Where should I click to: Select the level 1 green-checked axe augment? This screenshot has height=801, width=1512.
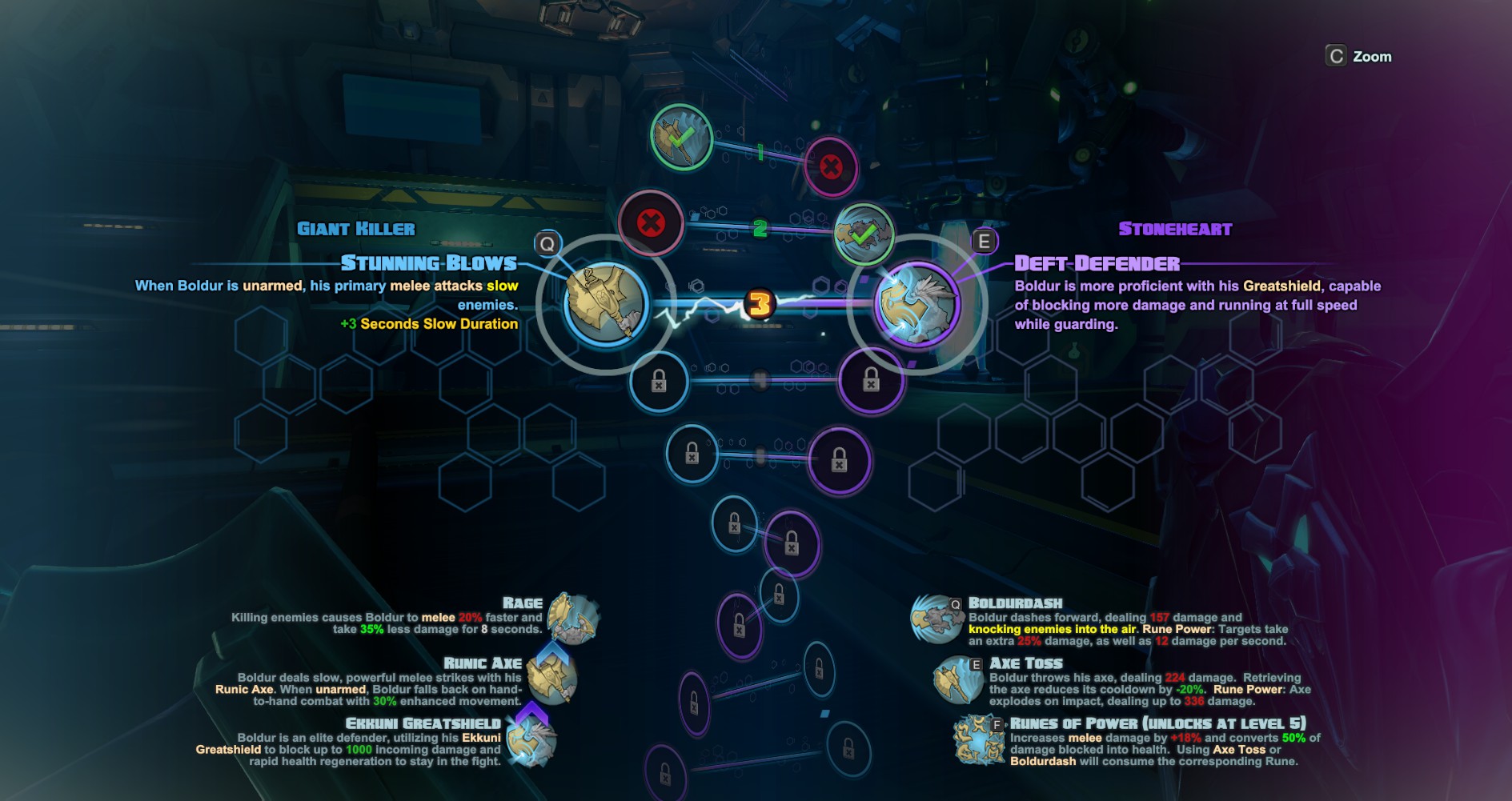[681, 138]
